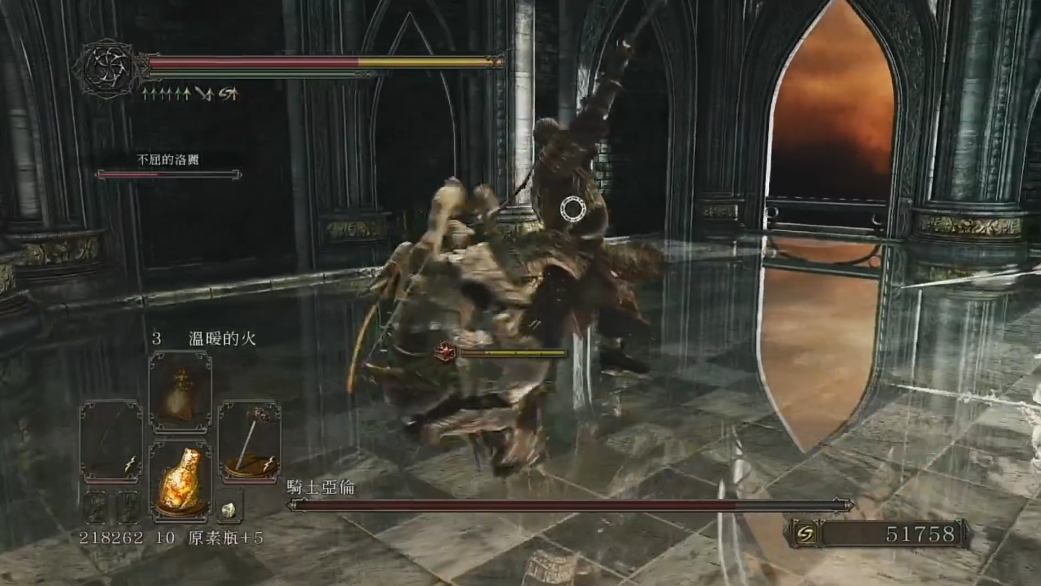Click the covenant emblem beside the health bar
The width and height of the screenshot is (1041, 586).
(106, 67)
